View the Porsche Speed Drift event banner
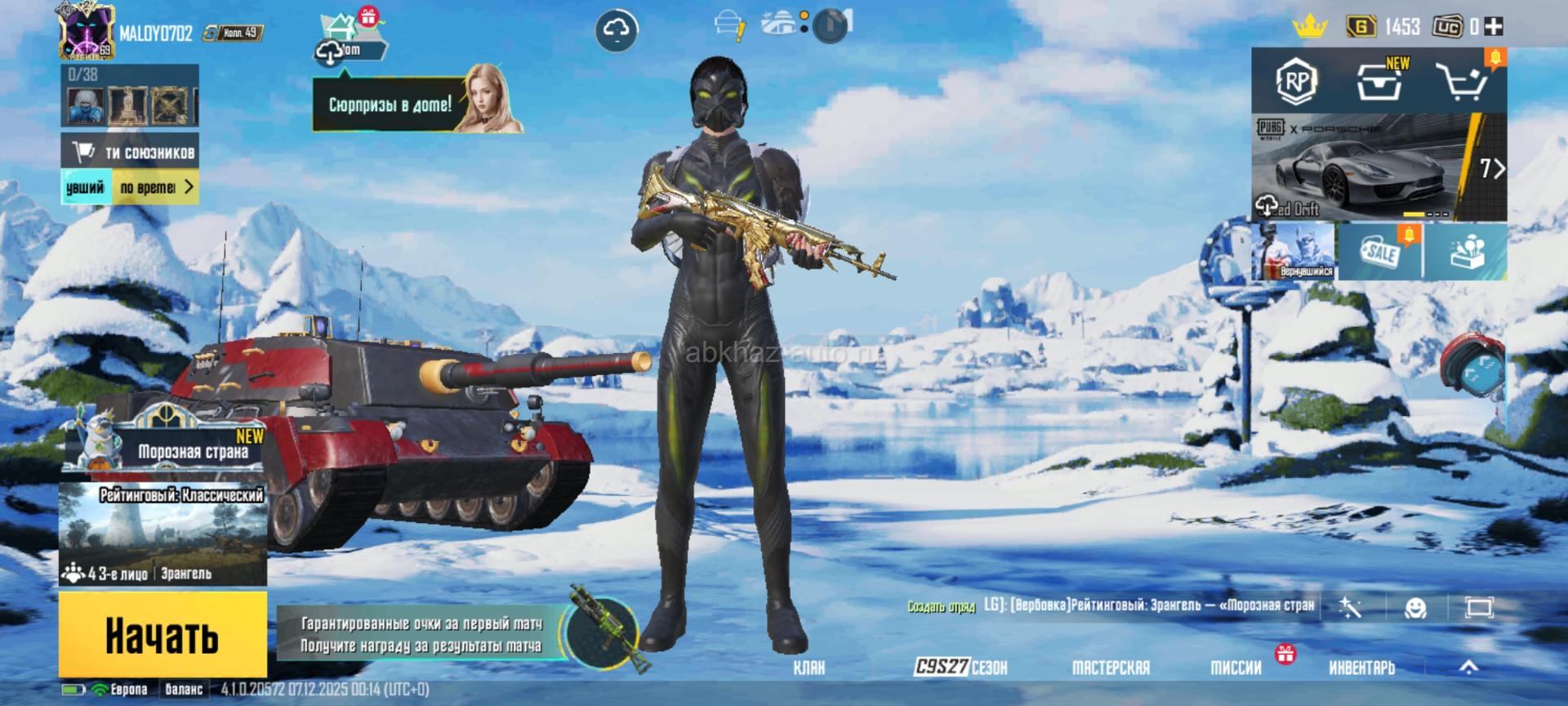The image size is (1568, 706). coord(1379,168)
